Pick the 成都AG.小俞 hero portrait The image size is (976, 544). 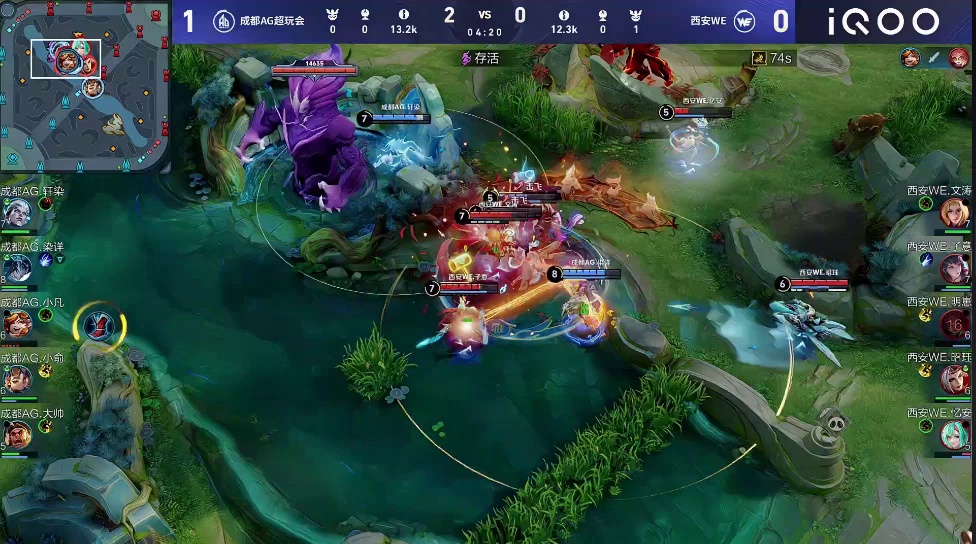tap(17, 379)
